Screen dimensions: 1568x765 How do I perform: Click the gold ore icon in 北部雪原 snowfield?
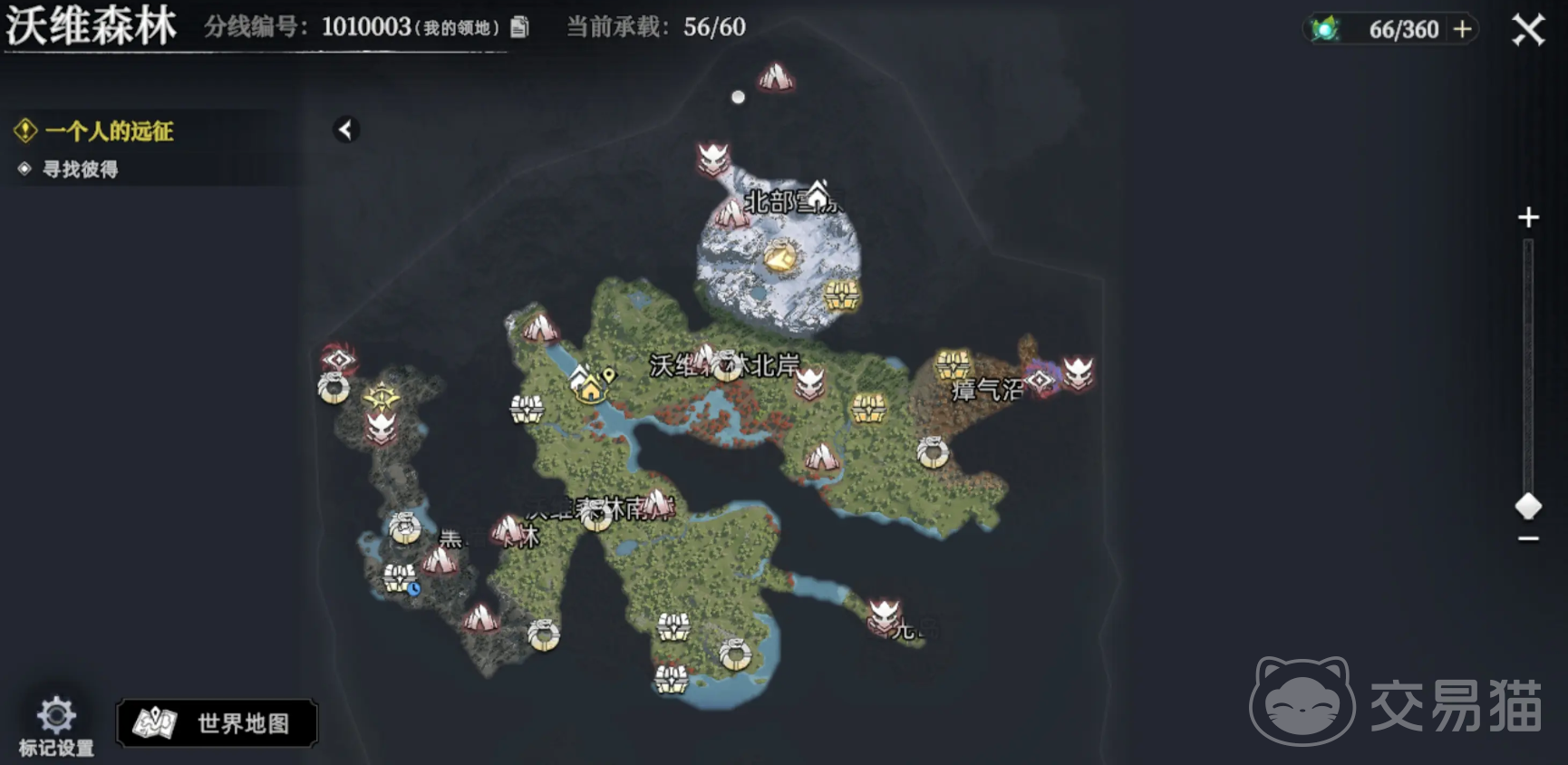pos(783,257)
